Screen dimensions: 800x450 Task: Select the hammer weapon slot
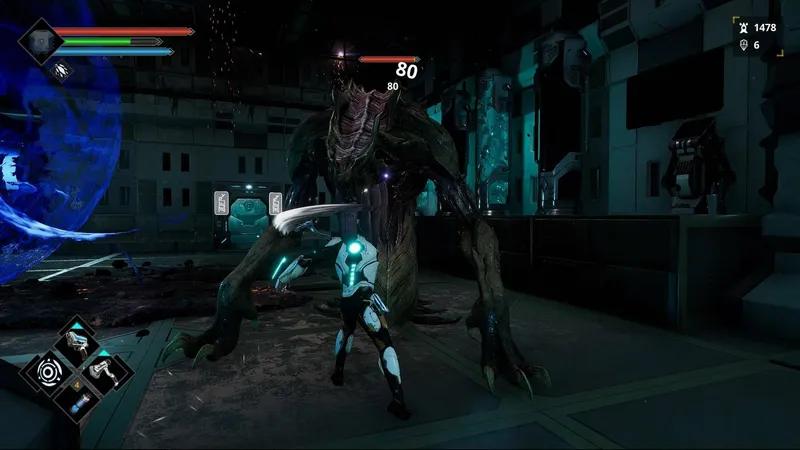click(x=105, y=372)
